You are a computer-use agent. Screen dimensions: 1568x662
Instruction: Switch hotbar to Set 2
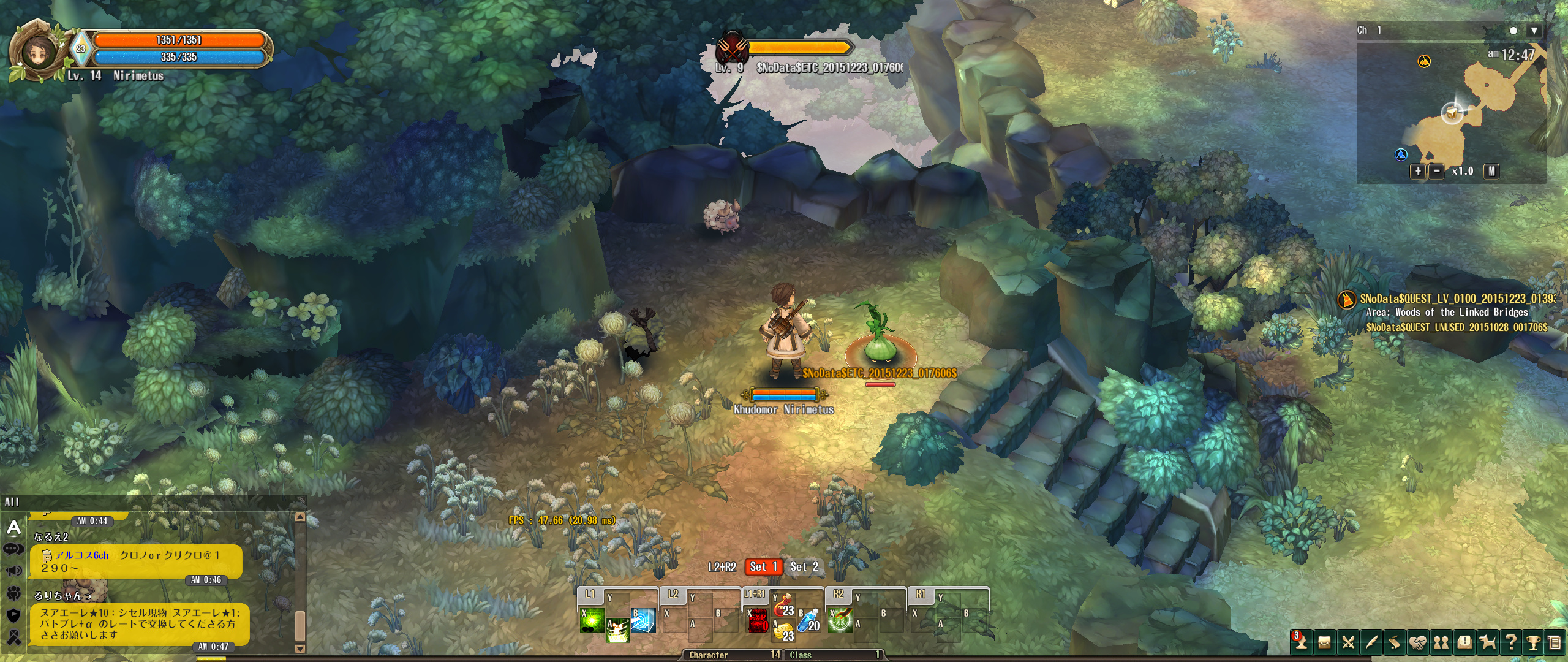[804, 567]
